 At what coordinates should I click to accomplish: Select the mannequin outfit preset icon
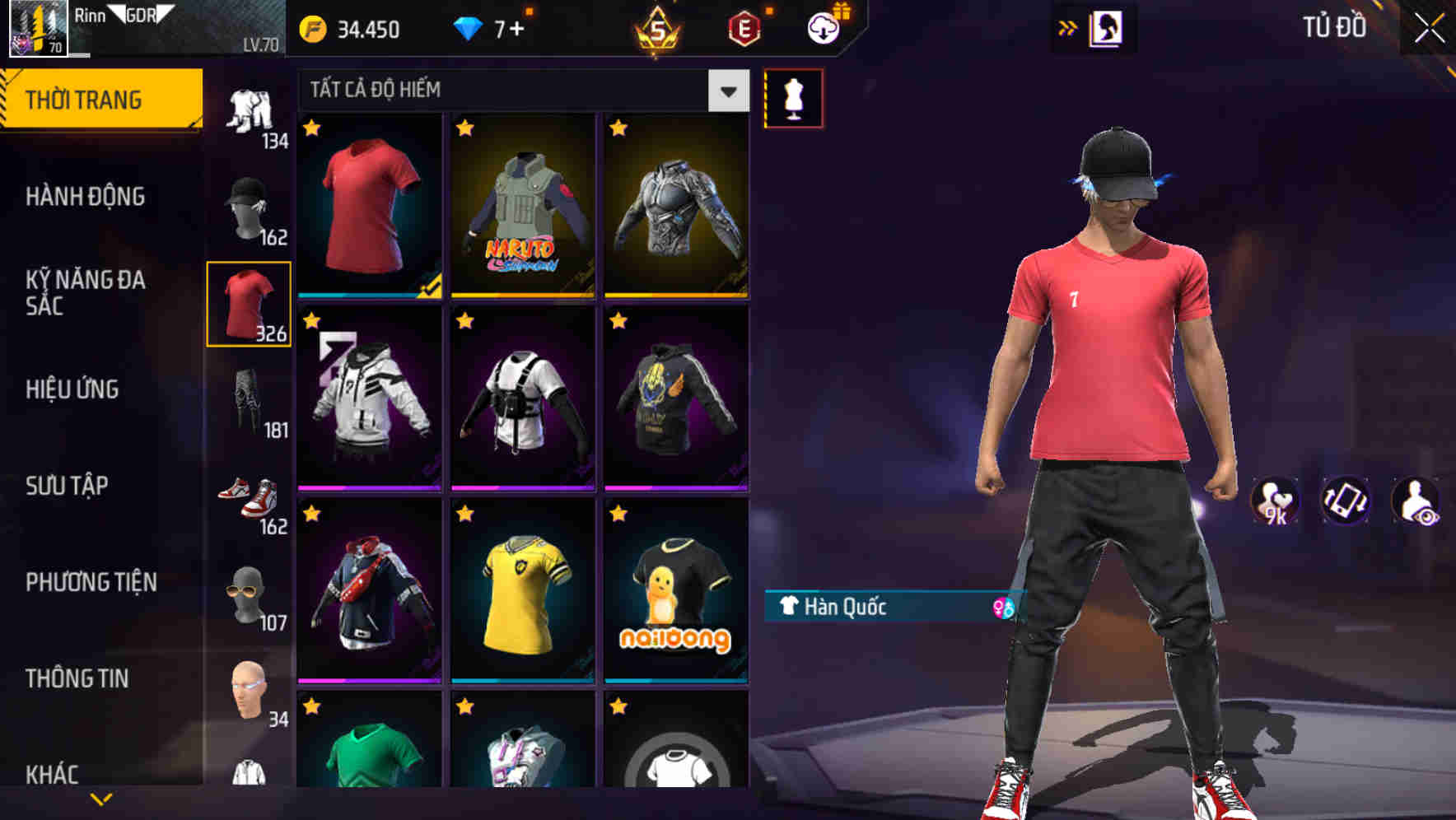coord(793,96)
